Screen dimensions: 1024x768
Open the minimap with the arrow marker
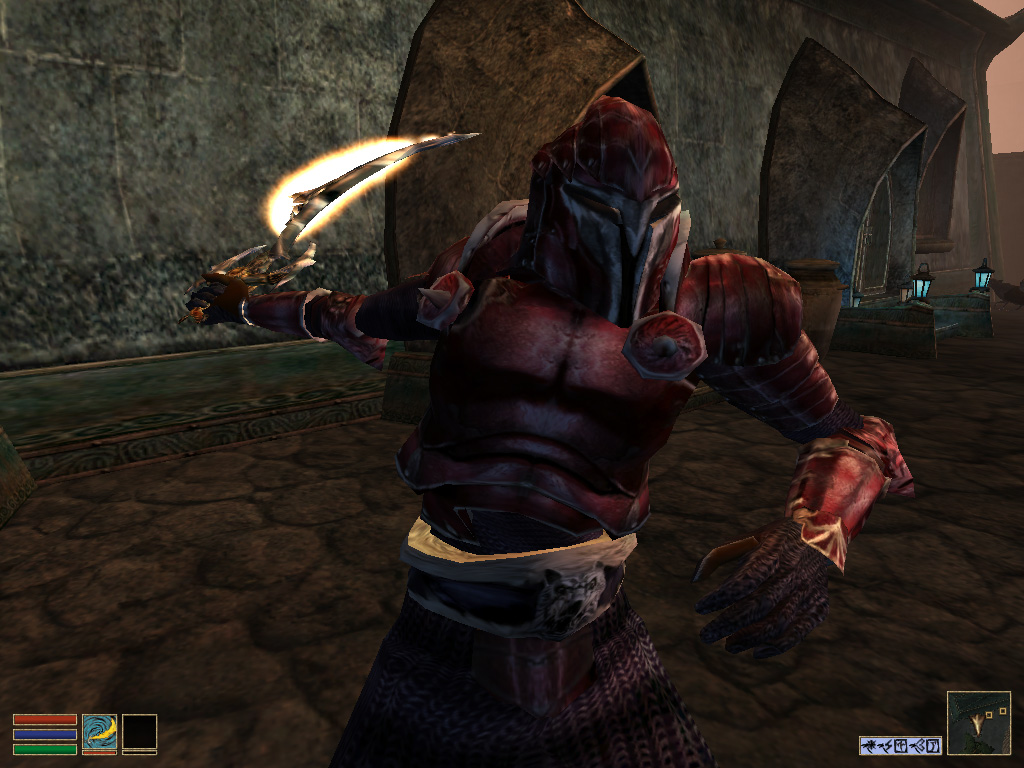[x=978, y=722]
